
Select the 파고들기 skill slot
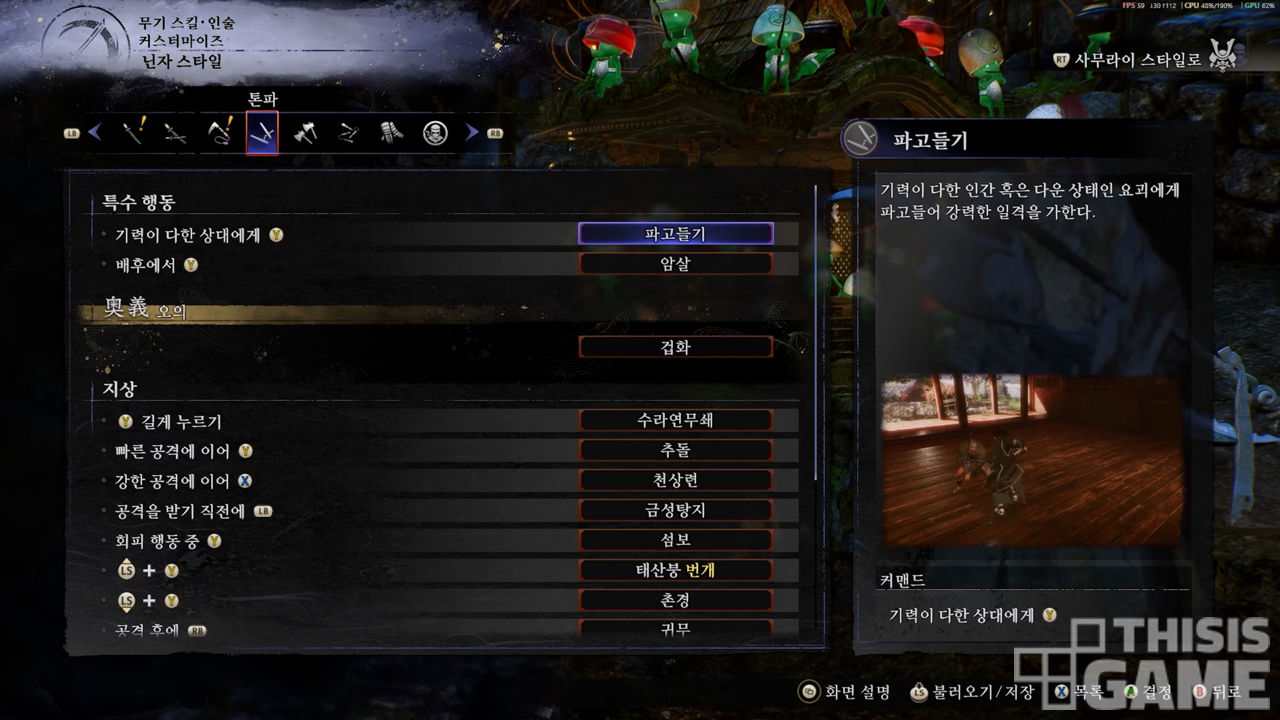(x=676, y=234)
